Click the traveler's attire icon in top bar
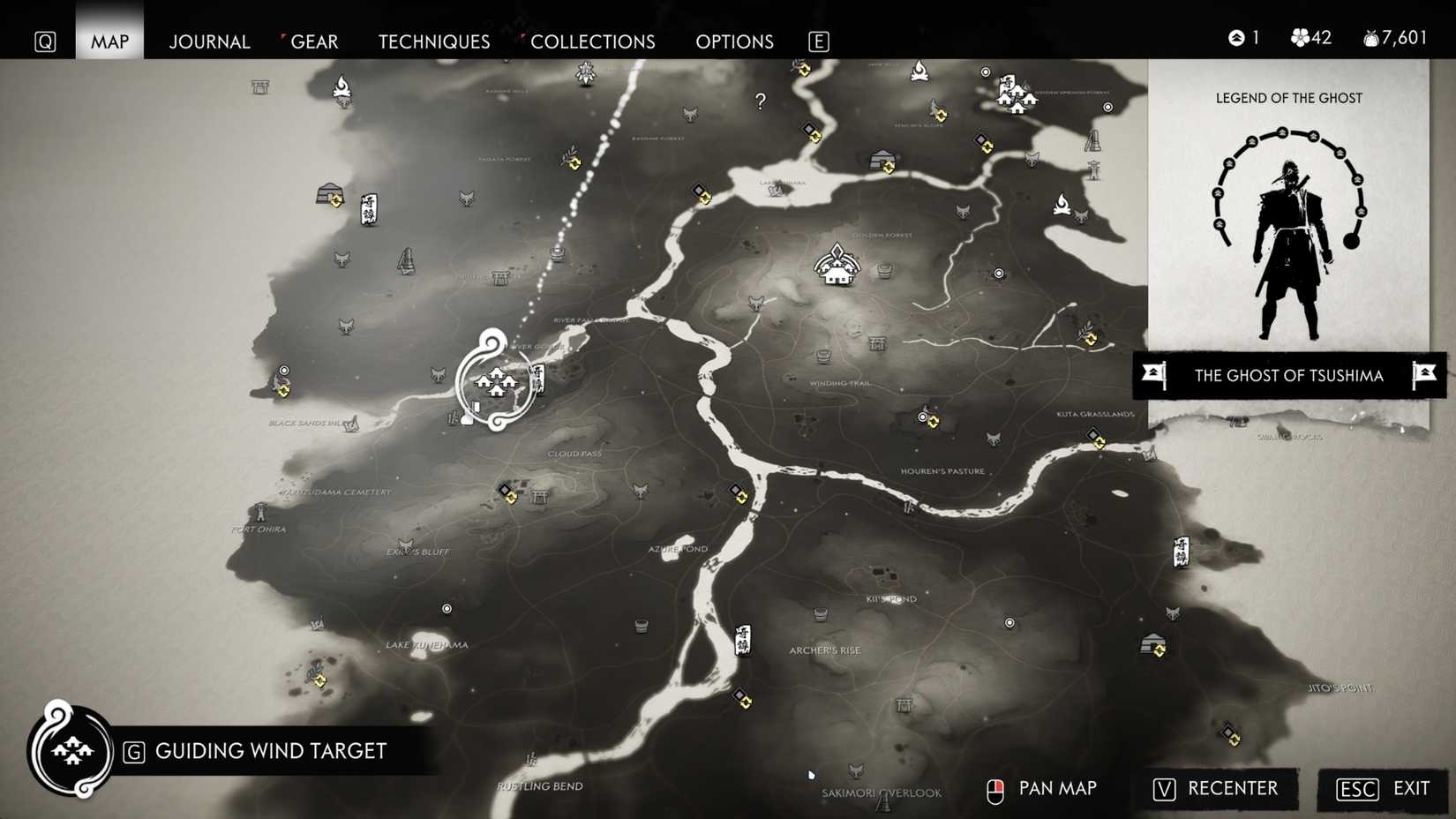 point(1235,38)
